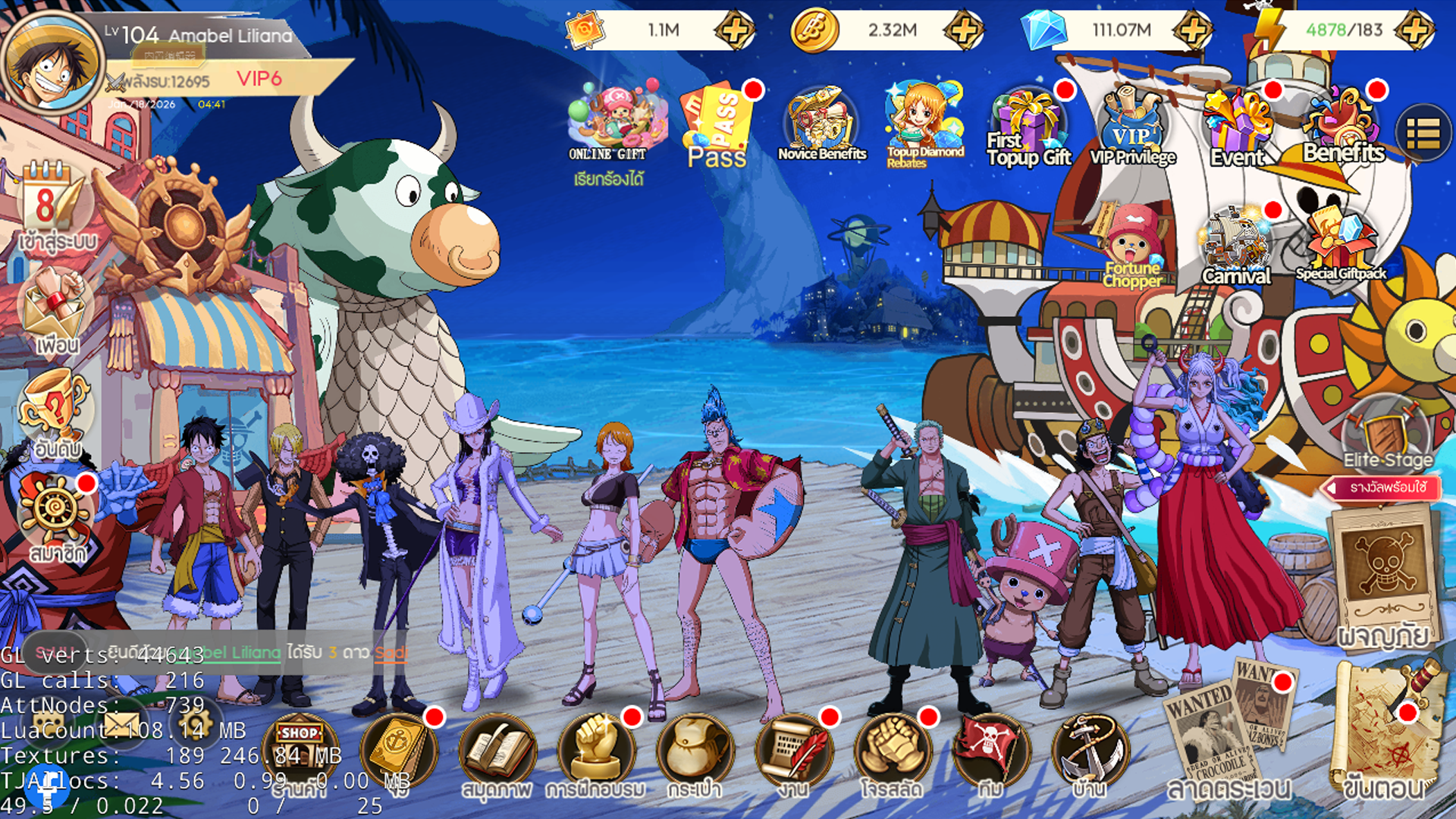Open the Fortune Chopper feature

[1133, 243]
